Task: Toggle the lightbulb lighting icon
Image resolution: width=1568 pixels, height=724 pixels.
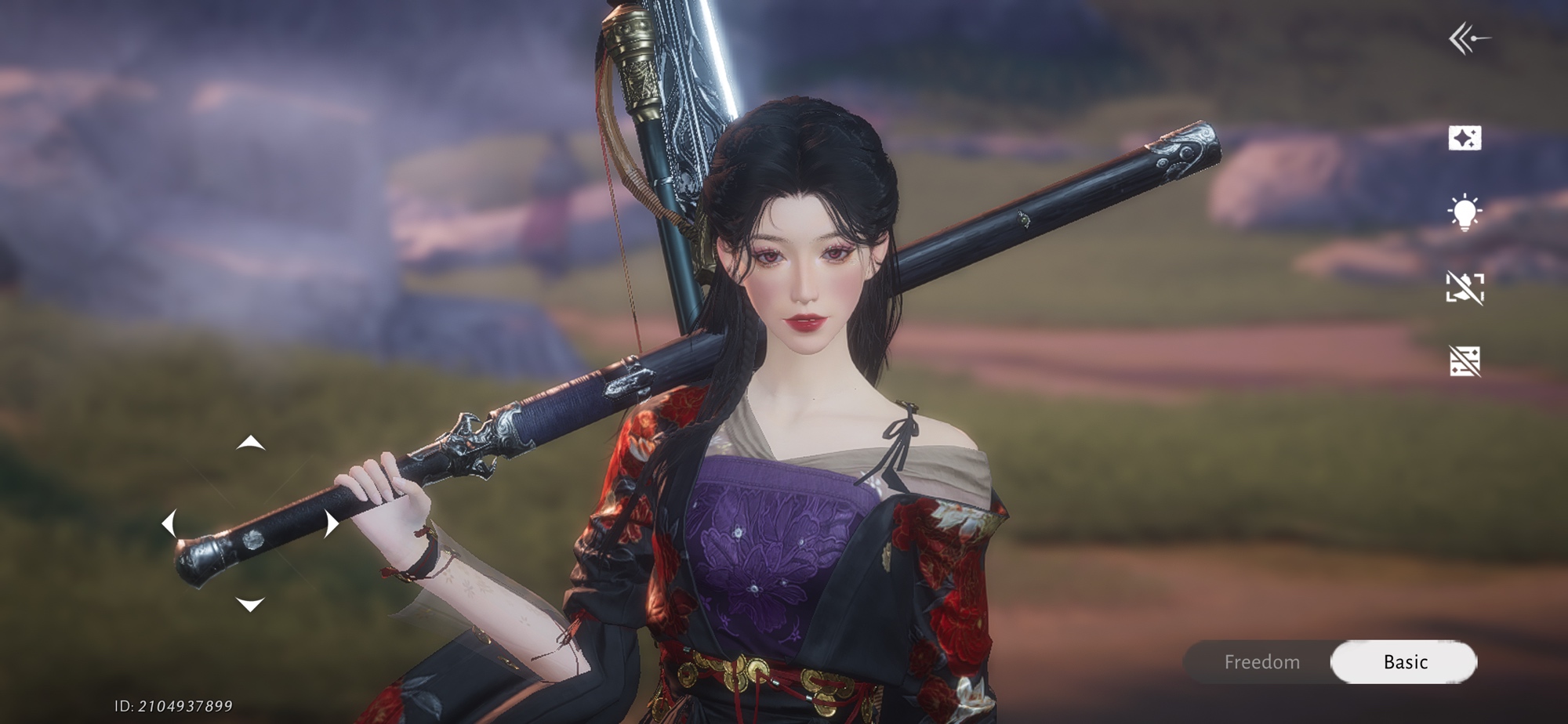Action: [x=1465, y=212]
